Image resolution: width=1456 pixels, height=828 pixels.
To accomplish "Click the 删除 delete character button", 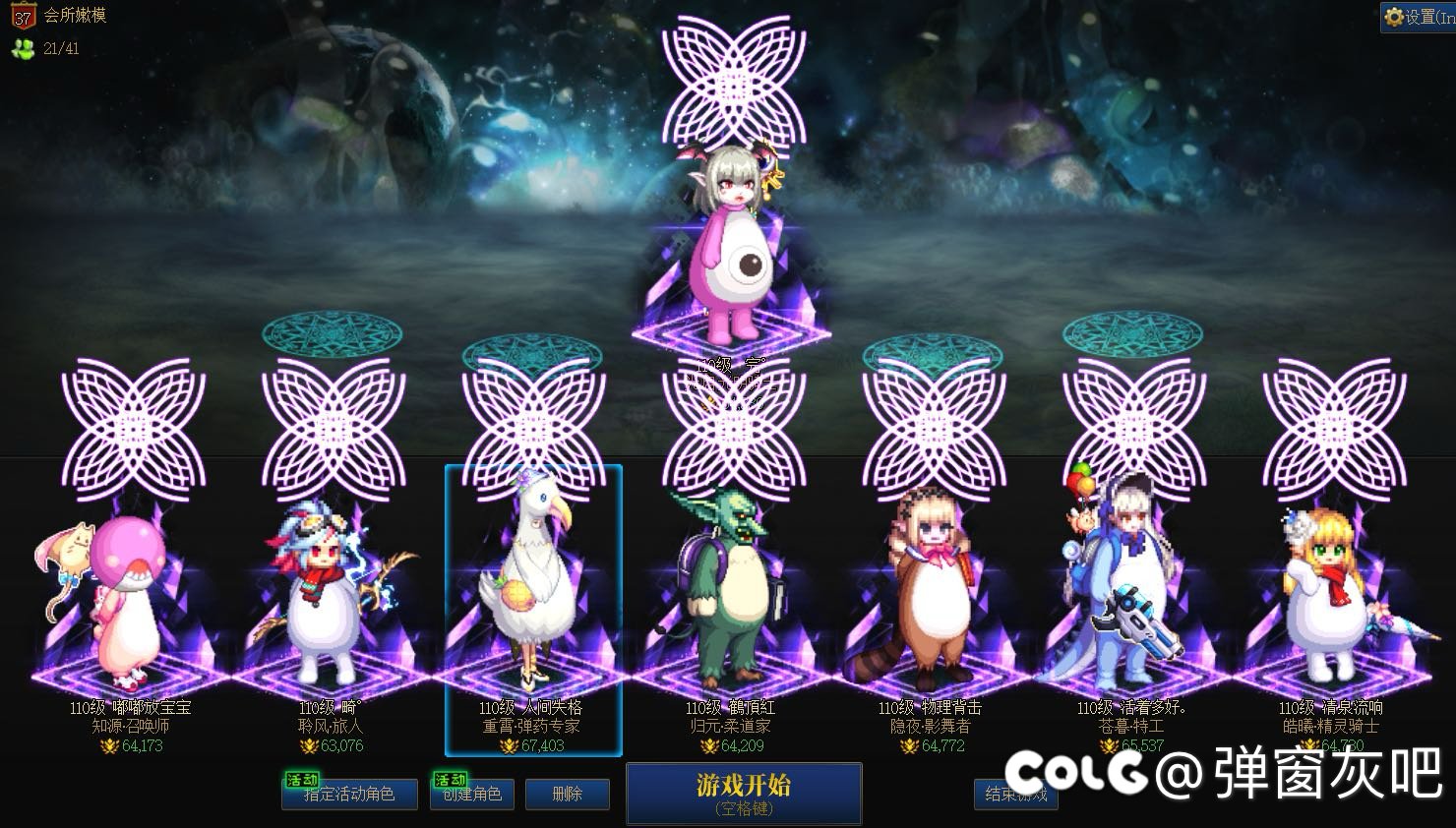I will (568, 794).
